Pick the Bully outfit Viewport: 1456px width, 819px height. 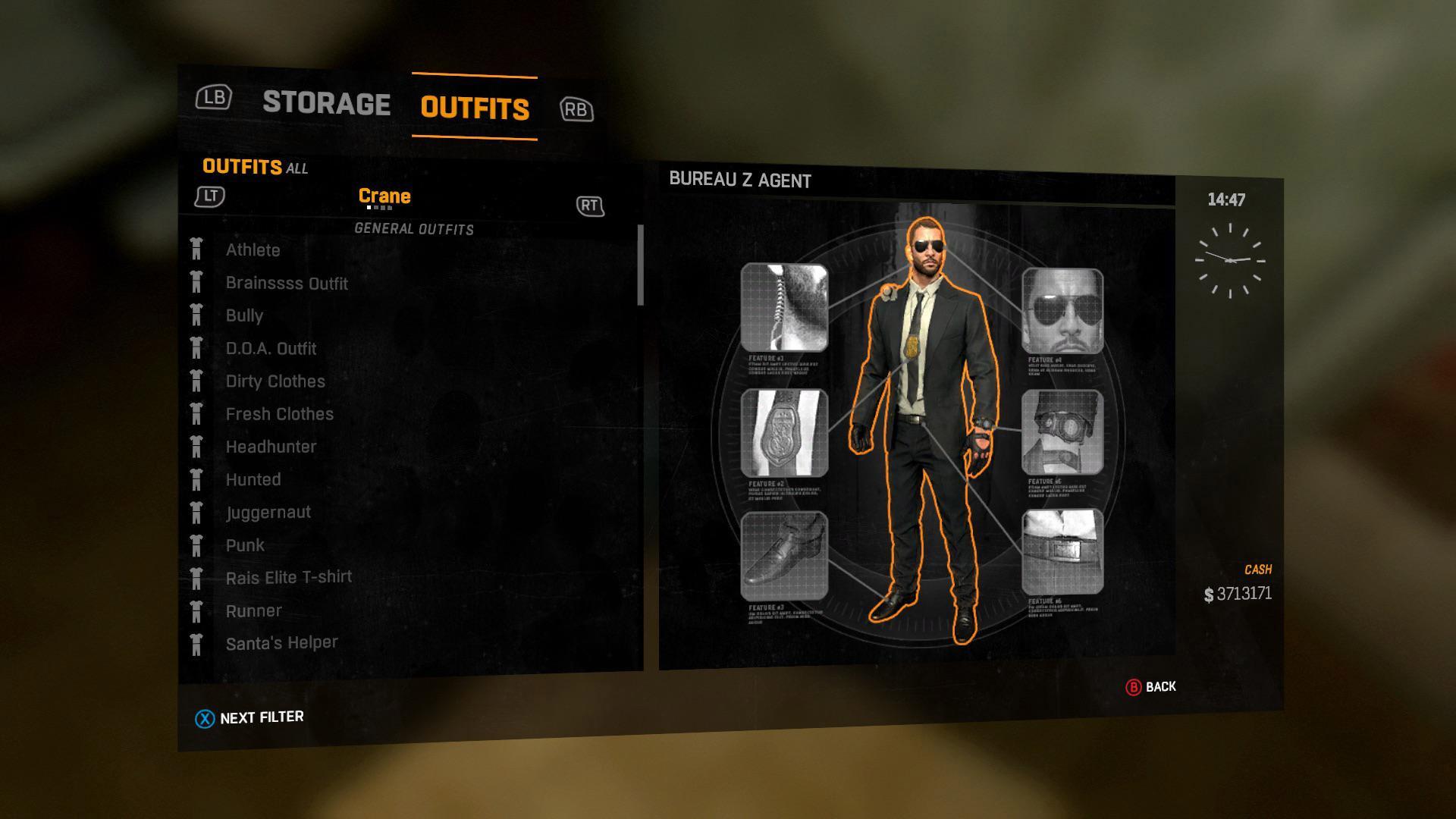point(244,315)
